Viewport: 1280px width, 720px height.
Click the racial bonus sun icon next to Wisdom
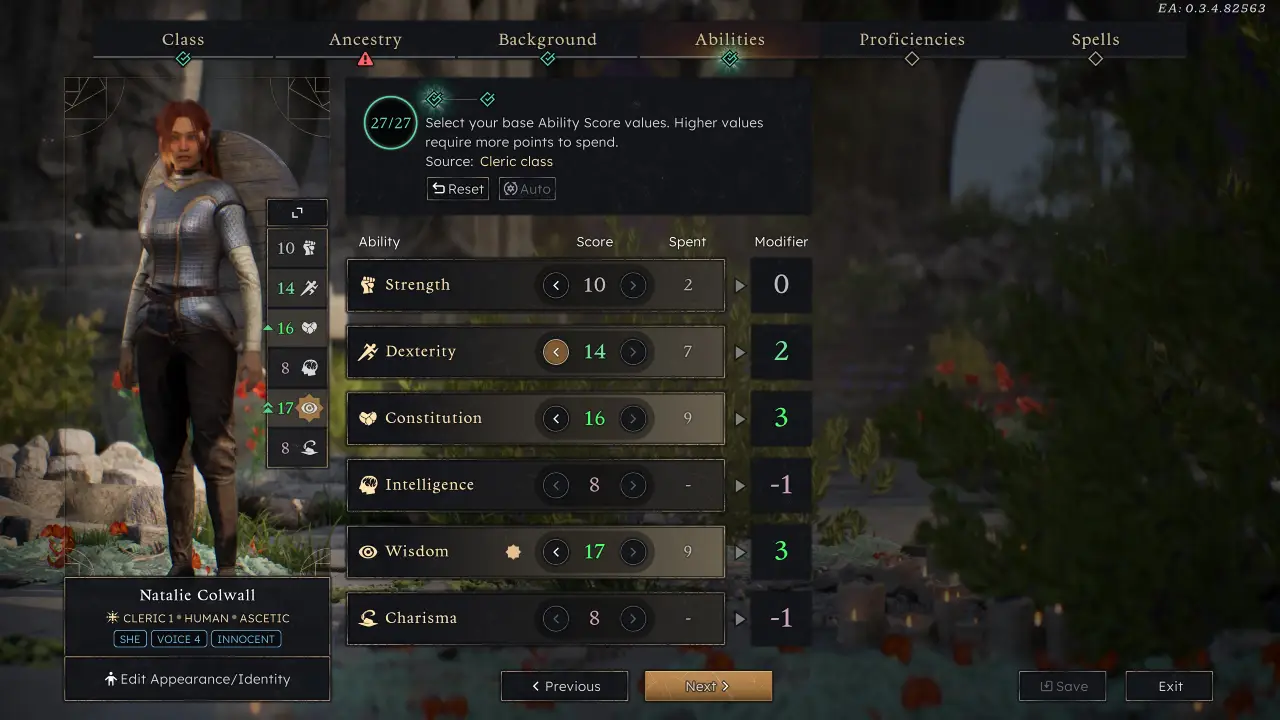point(513,551)
